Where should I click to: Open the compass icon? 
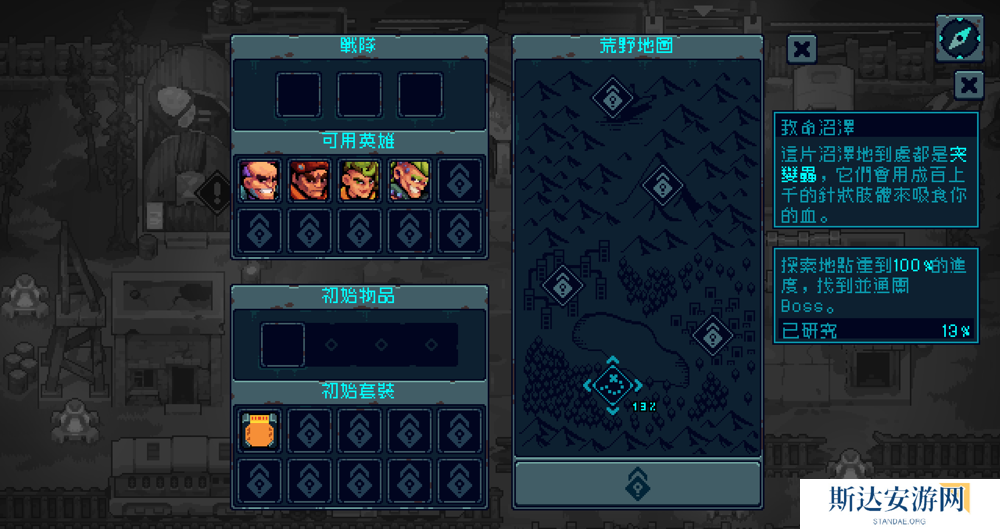pos(958,37)
